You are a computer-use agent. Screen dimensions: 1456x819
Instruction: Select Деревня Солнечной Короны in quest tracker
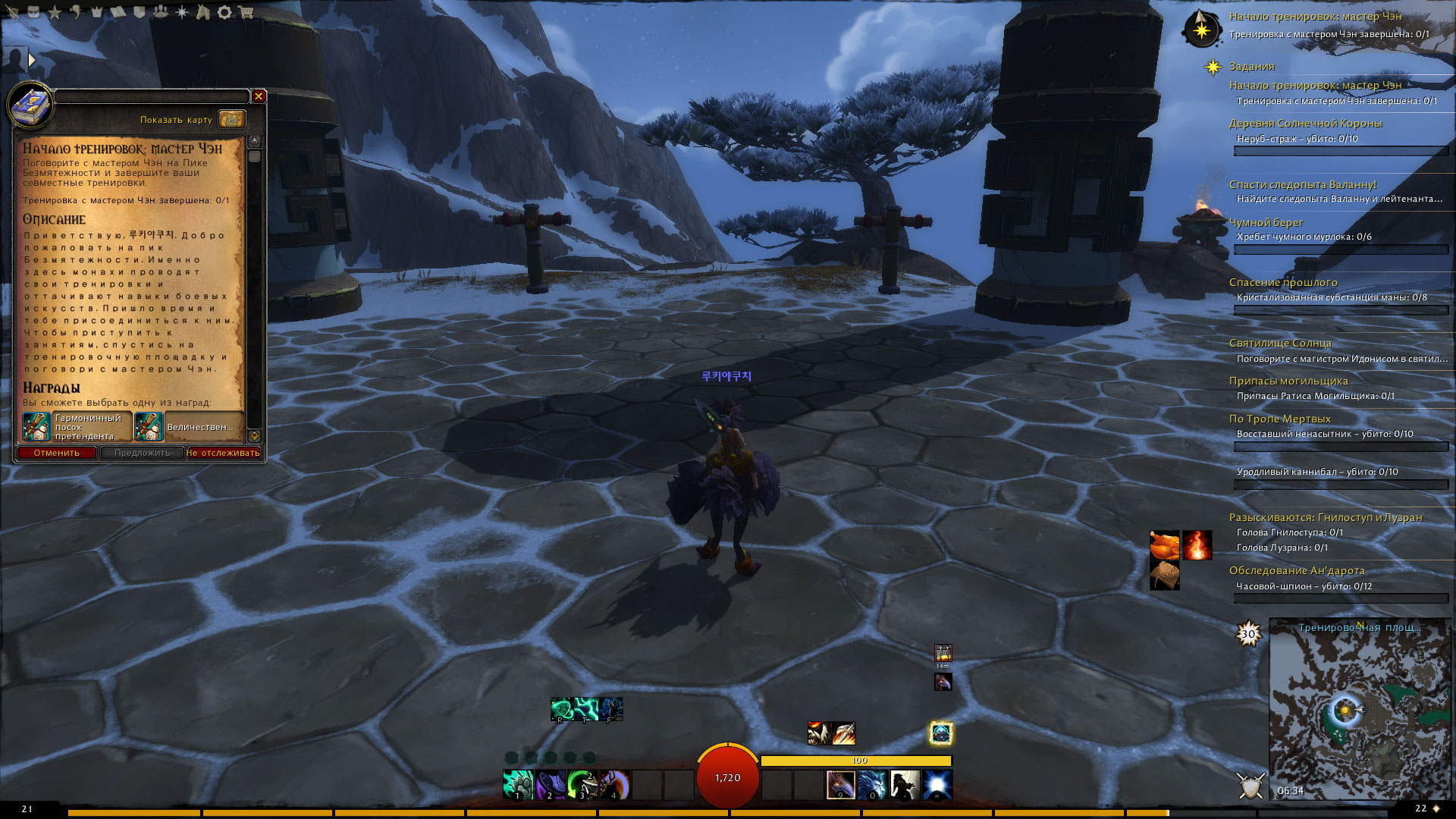tap(1305, 124)
